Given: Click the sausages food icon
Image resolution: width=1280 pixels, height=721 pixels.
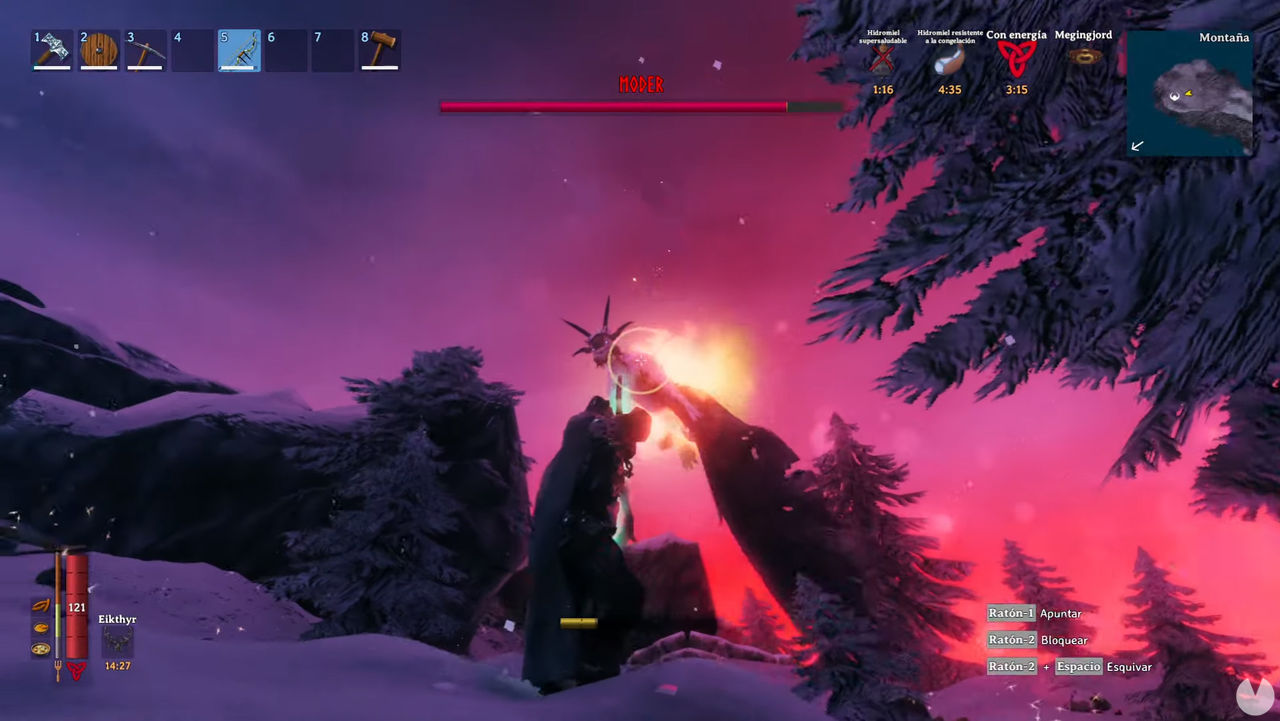Looking at the screenshot, I should (x=41, y=606).
